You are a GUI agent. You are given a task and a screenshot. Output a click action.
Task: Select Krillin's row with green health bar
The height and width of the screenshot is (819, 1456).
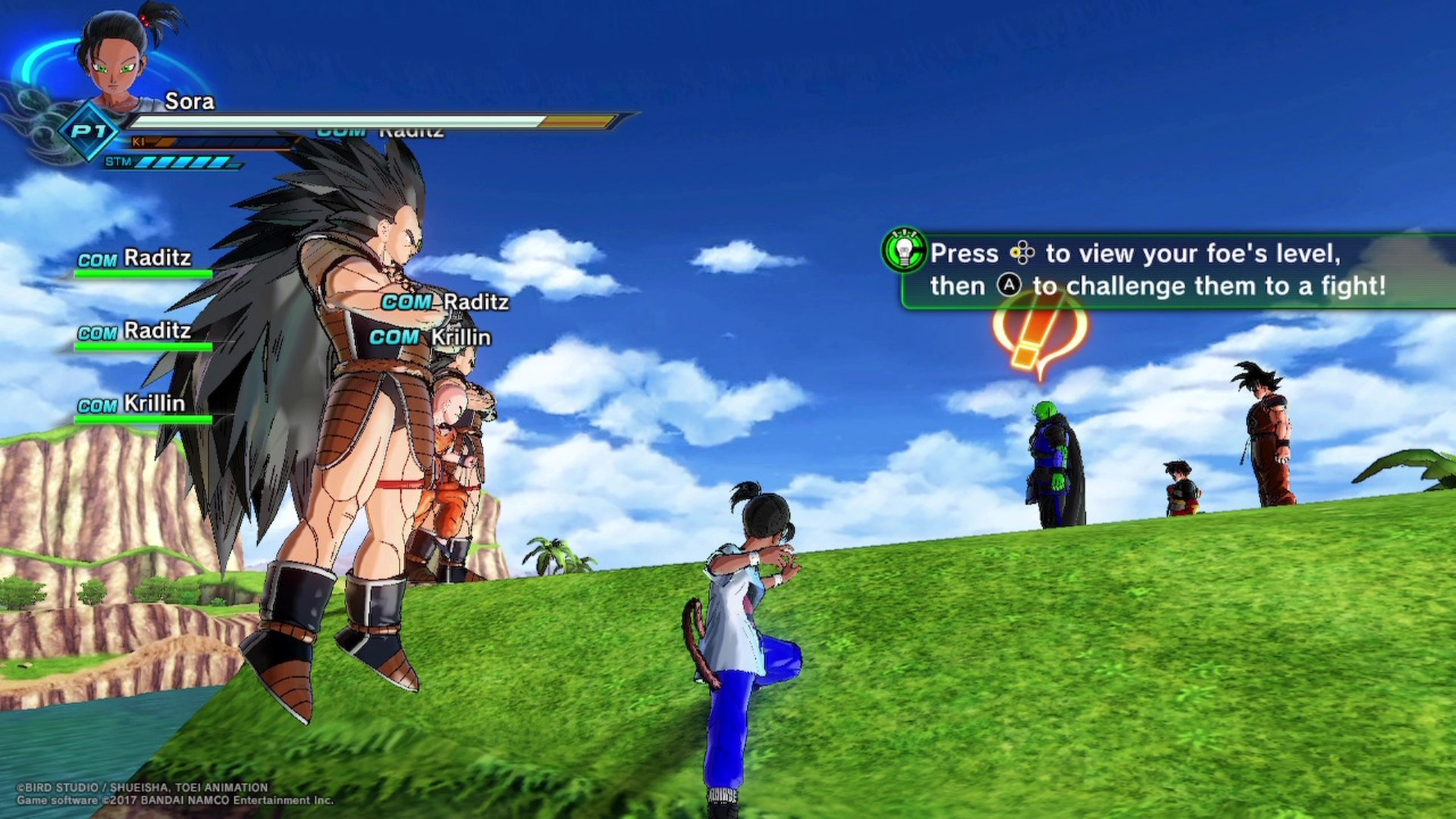[x=143, y=408]
